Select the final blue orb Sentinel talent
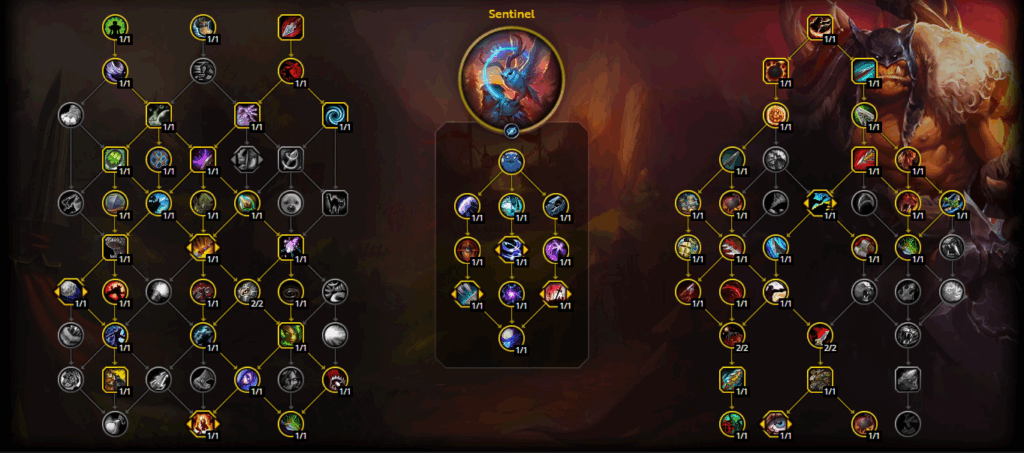The width and height of the screenshot is (1024, 453). [x=511, y=338]
